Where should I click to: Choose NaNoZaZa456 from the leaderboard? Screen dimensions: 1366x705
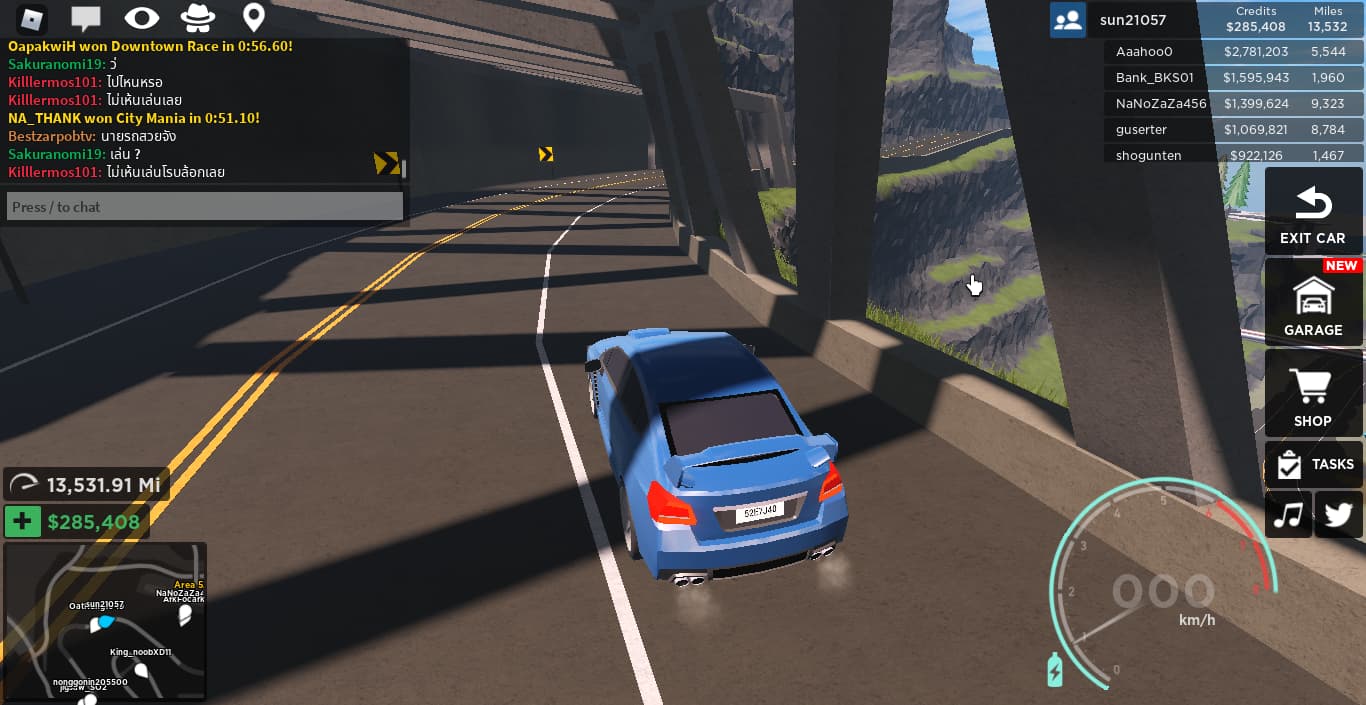tap(1233, 103)
